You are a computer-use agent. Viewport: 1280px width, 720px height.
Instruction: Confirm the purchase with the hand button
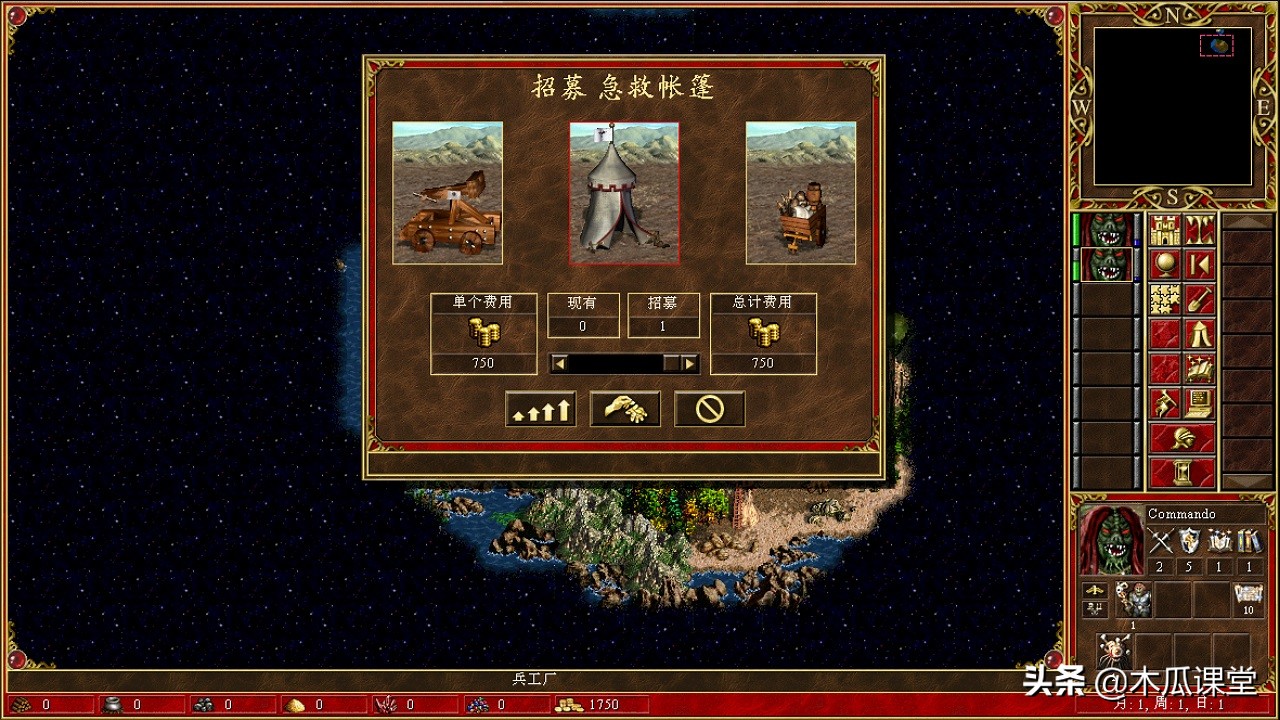(x=624, y=408)
